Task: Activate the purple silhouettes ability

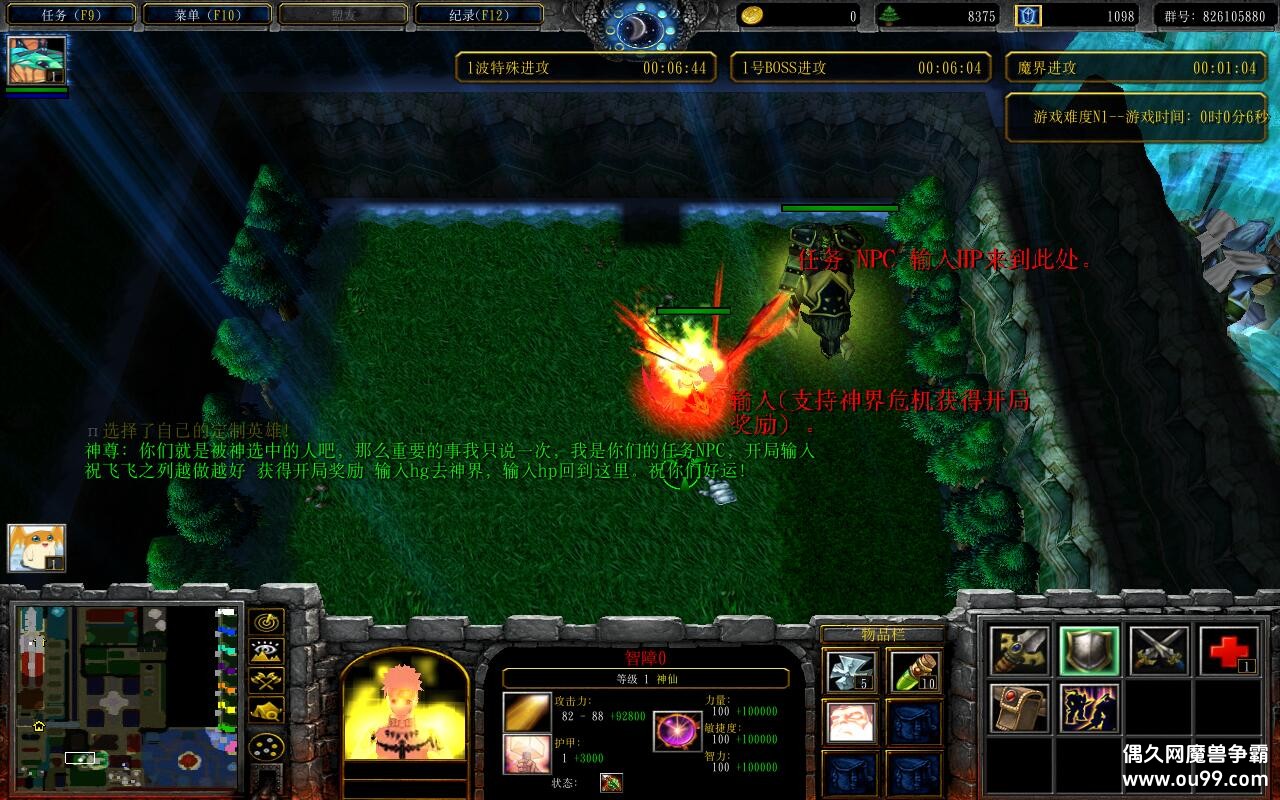Action: tap(1089, 708)
